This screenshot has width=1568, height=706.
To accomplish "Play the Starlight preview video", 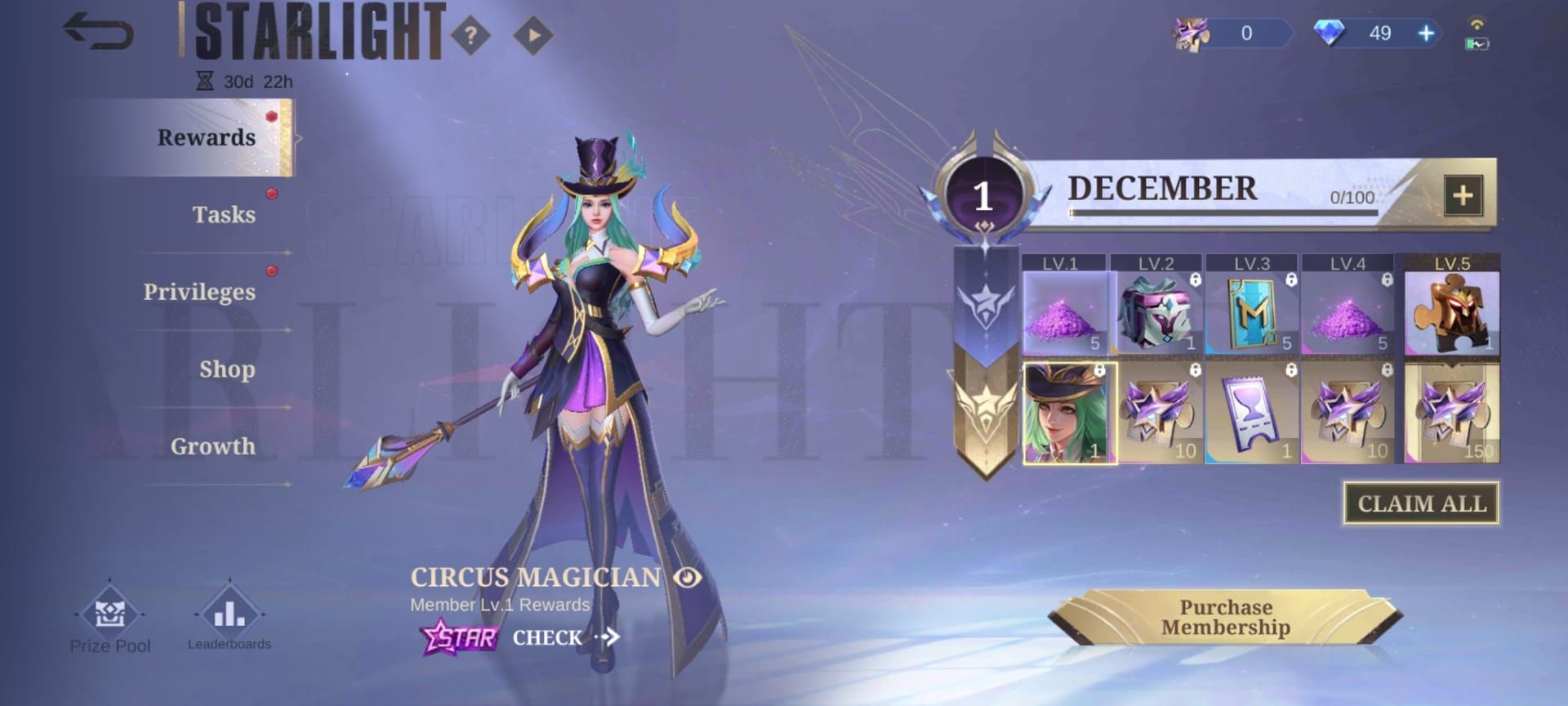I will point(533,35).
